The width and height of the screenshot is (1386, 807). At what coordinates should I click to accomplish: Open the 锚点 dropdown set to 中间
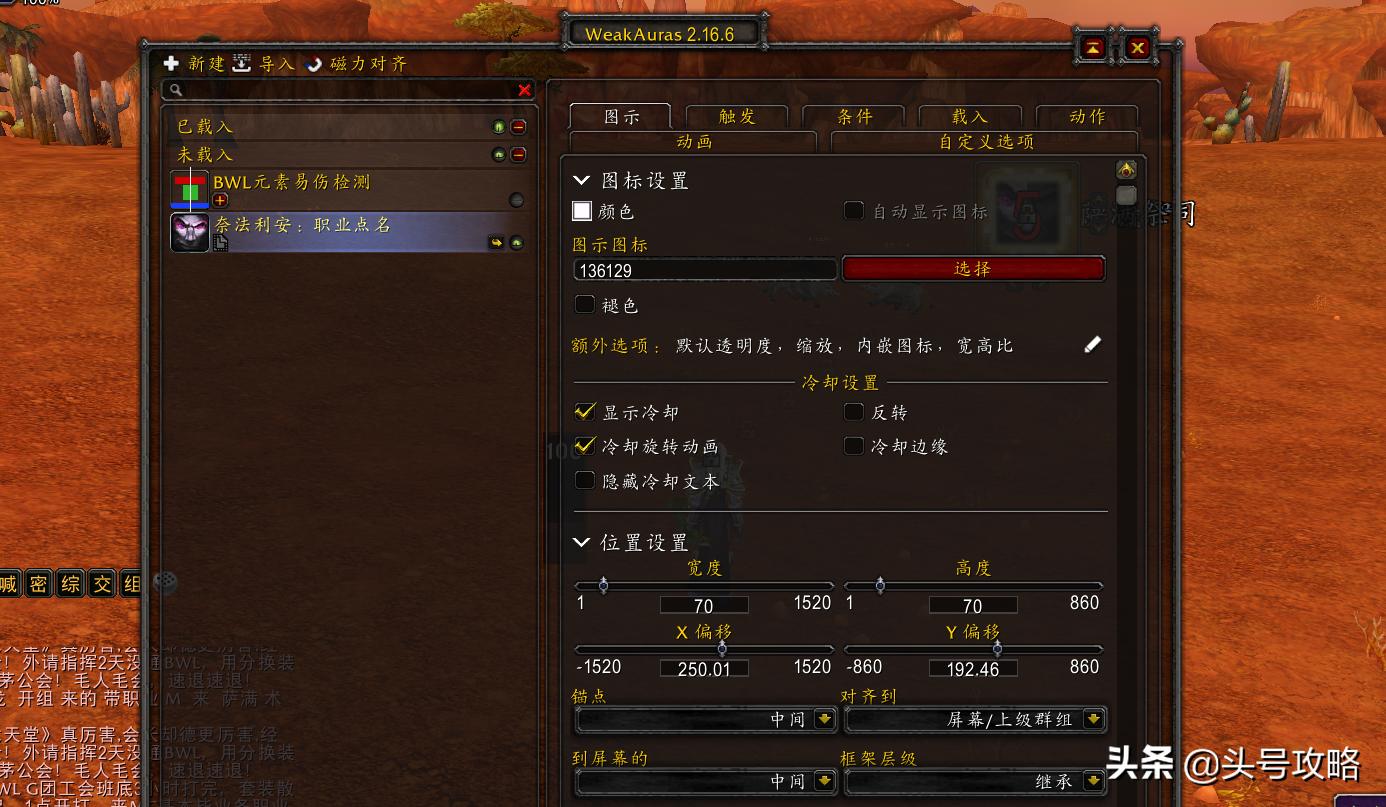click(705, 719)
